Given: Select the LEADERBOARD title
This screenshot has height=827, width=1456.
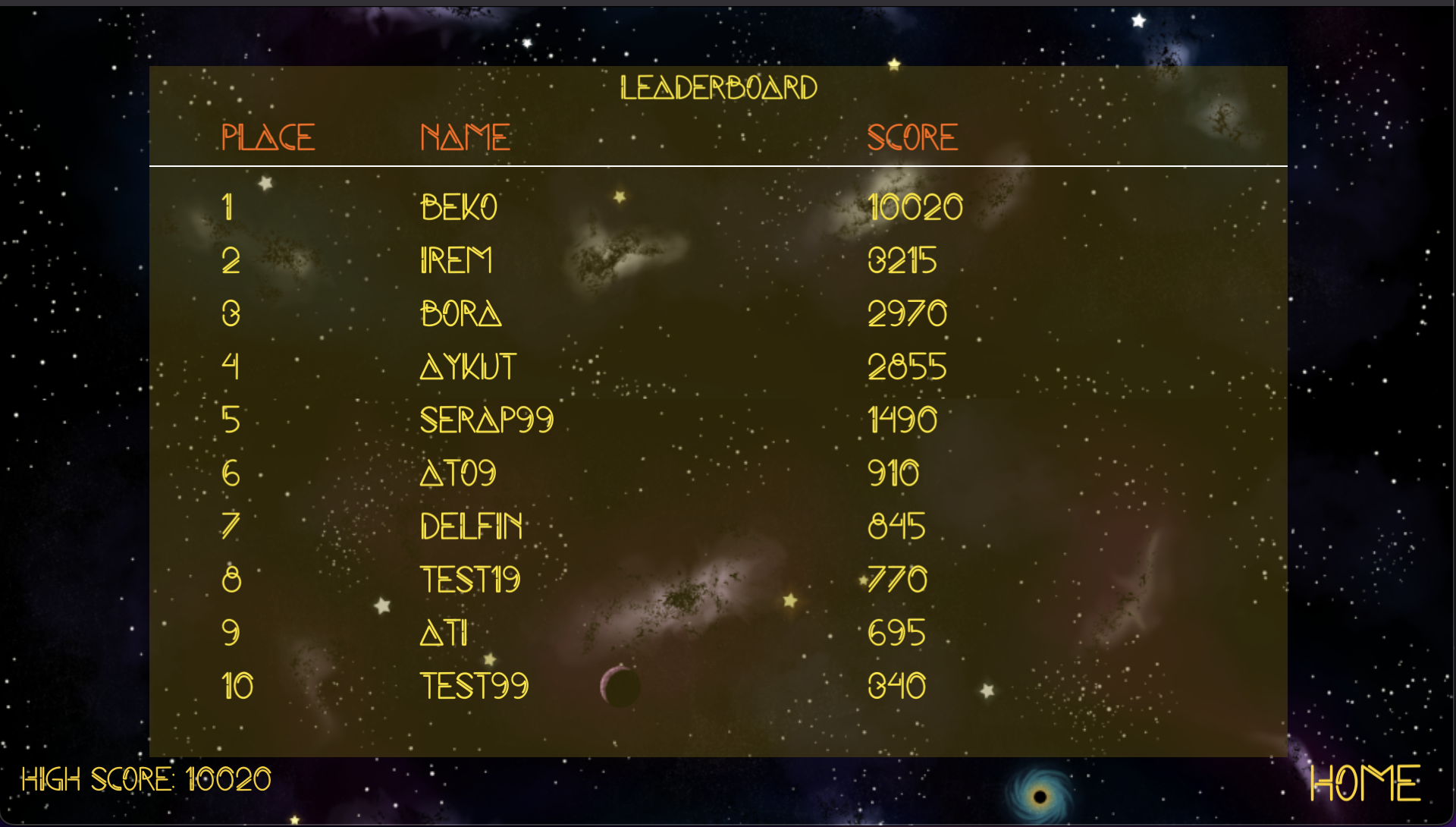Looking at the screenshot, I should pos(719,86).
